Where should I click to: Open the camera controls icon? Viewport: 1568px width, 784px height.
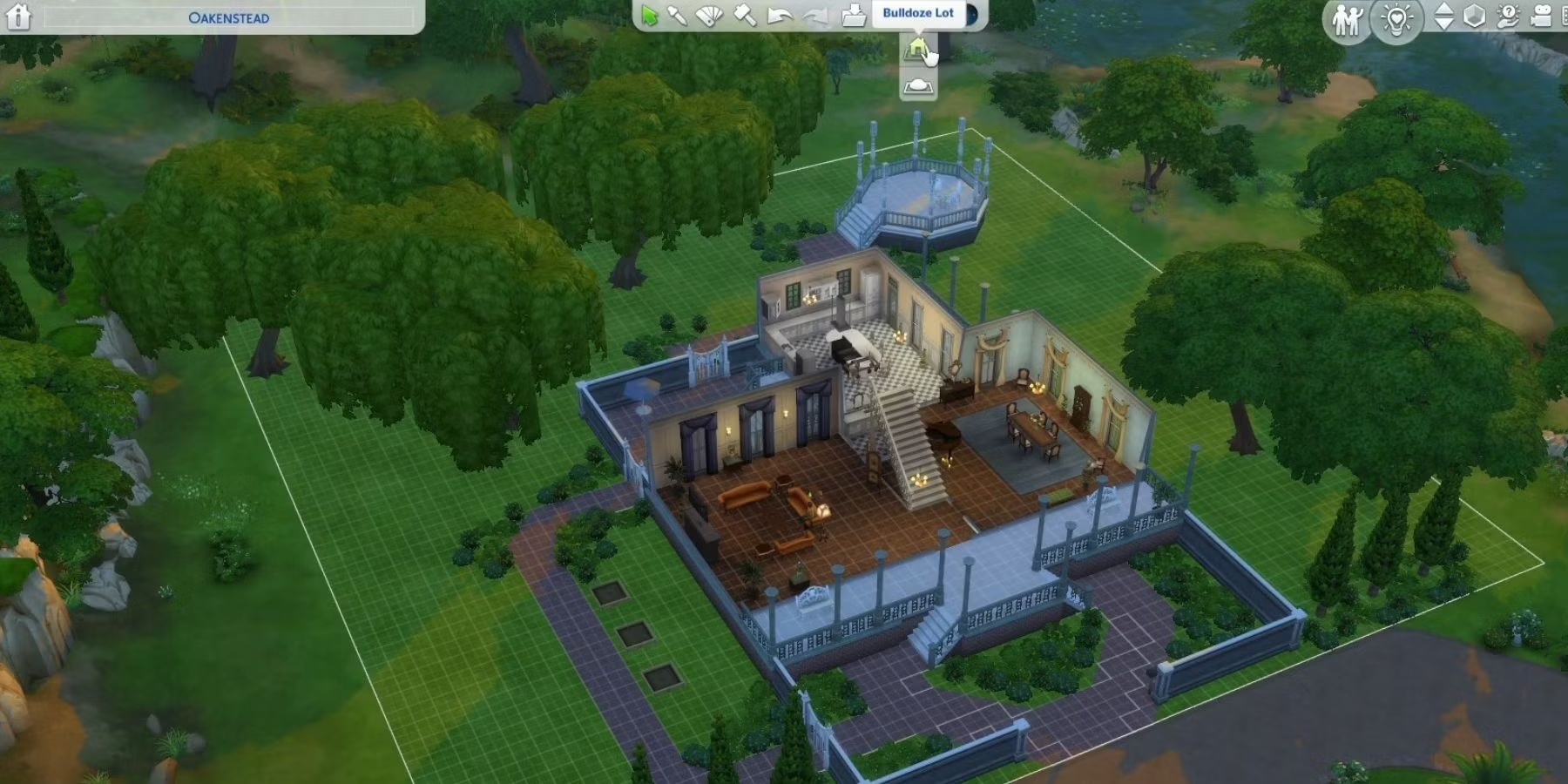(1541, 17)
